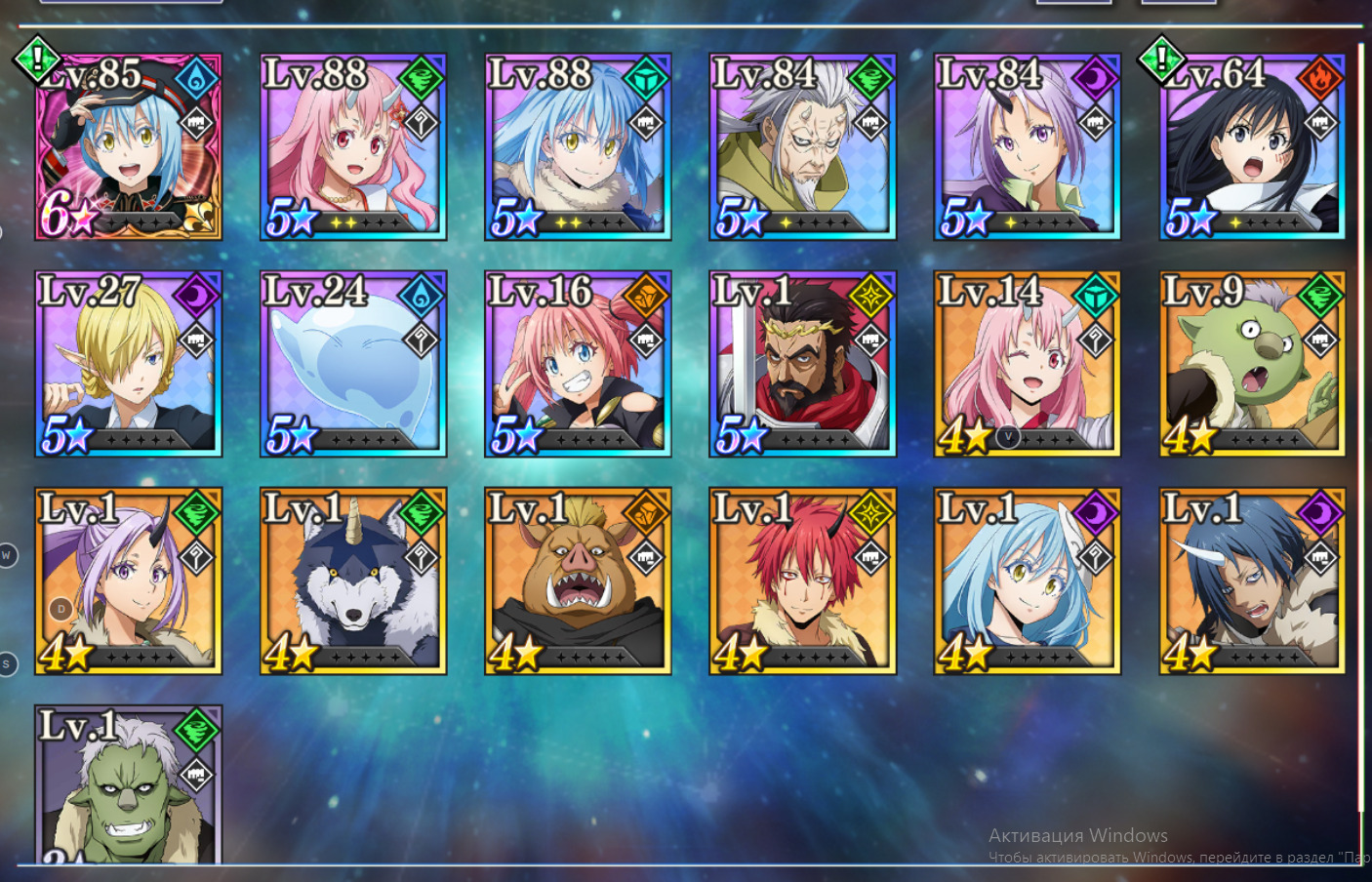The height and width of the screenshot is (882, 1372).
Task: Choose the grey-haired green goblin Rigurd card
Action: pyautogui.click(x=129, y=785)
